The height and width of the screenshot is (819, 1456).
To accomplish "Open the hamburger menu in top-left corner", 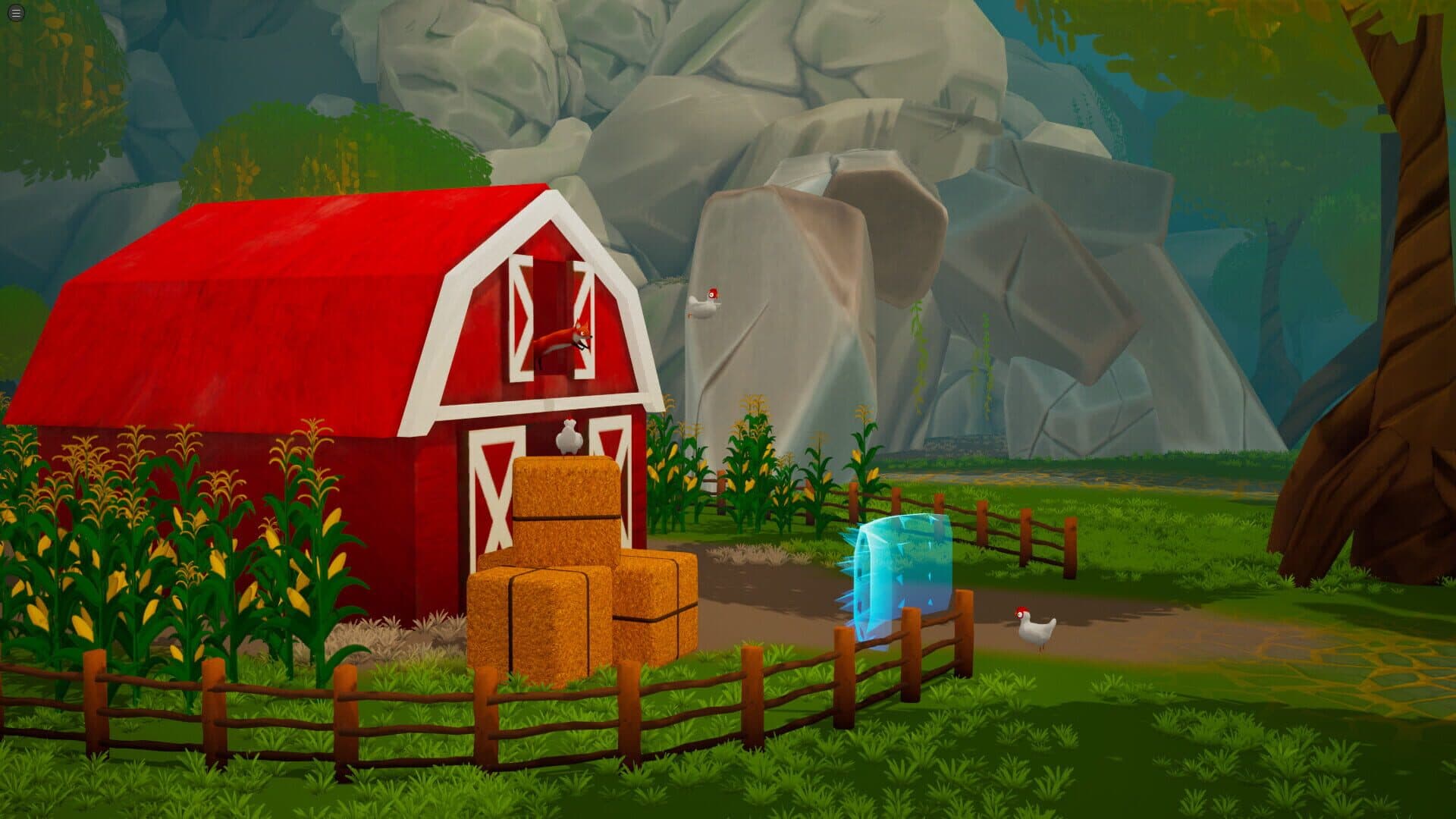I will click(14, 11).
